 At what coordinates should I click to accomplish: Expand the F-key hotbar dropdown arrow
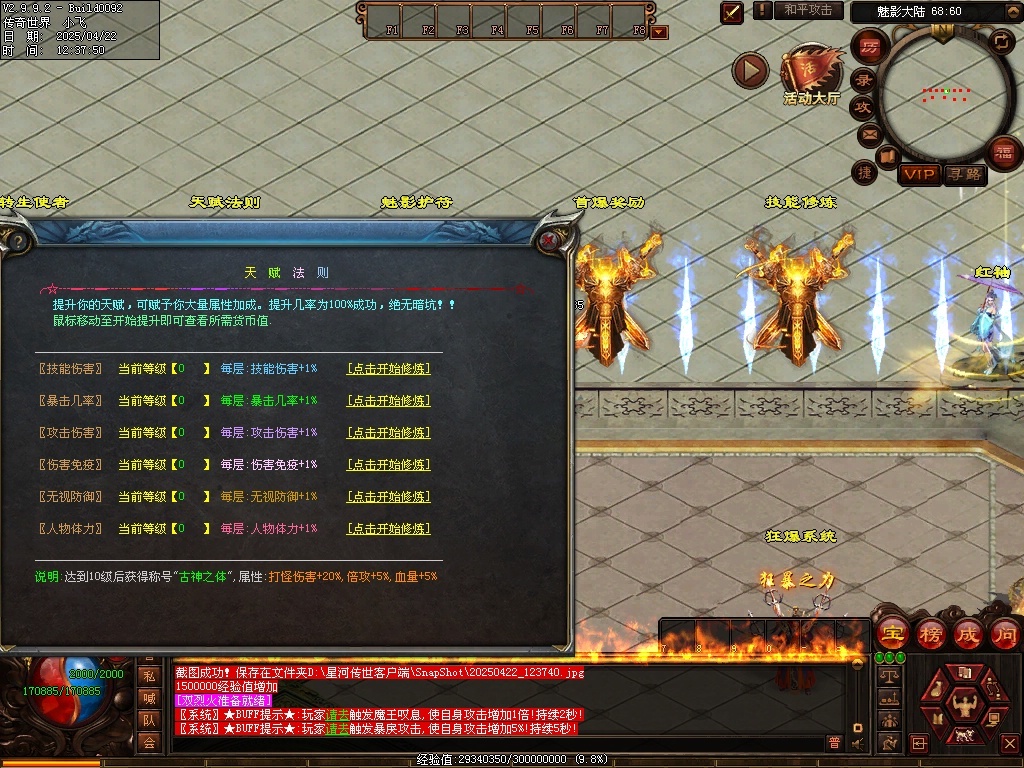pos(659,32)
